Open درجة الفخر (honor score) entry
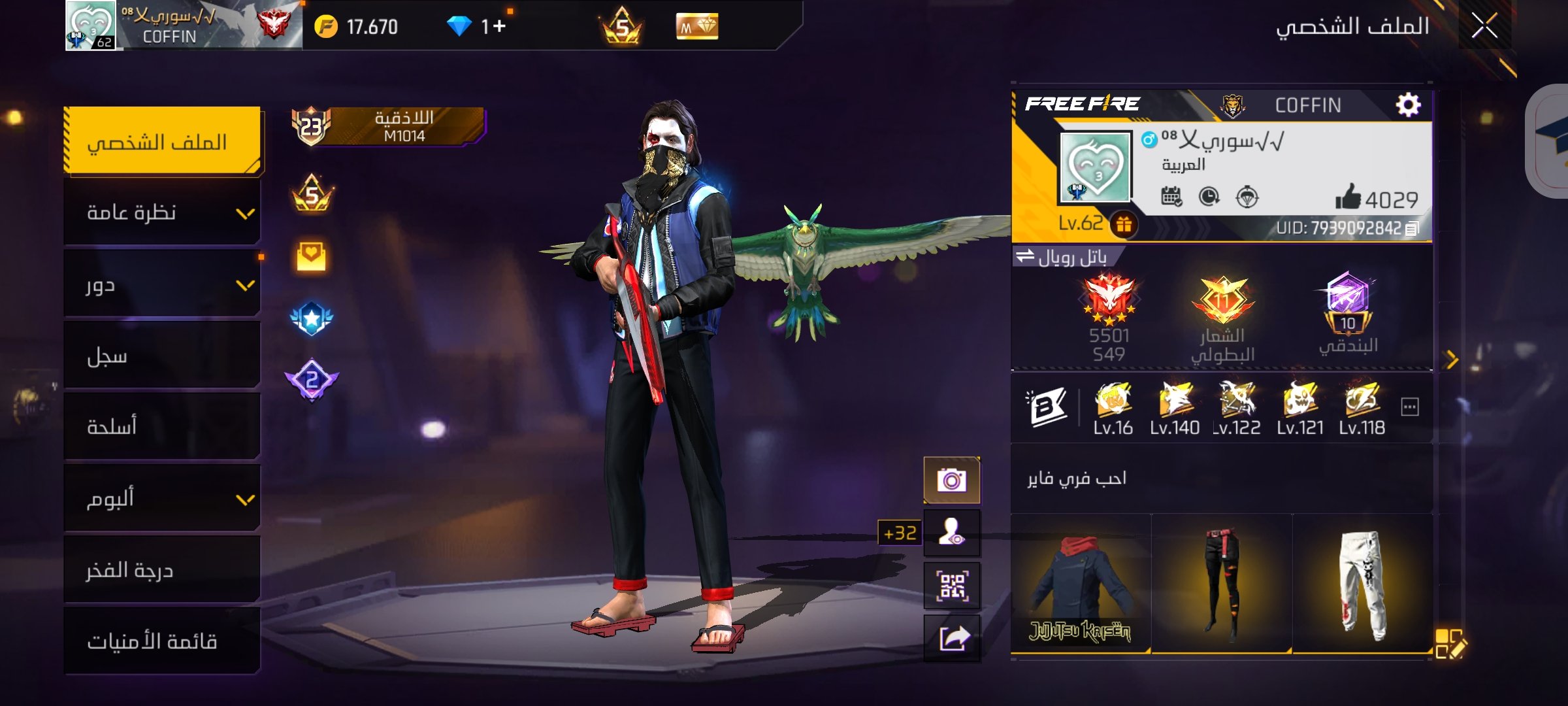Image resolution: width=1568 pixels, height=706 pixels. [x=162, y=571]
